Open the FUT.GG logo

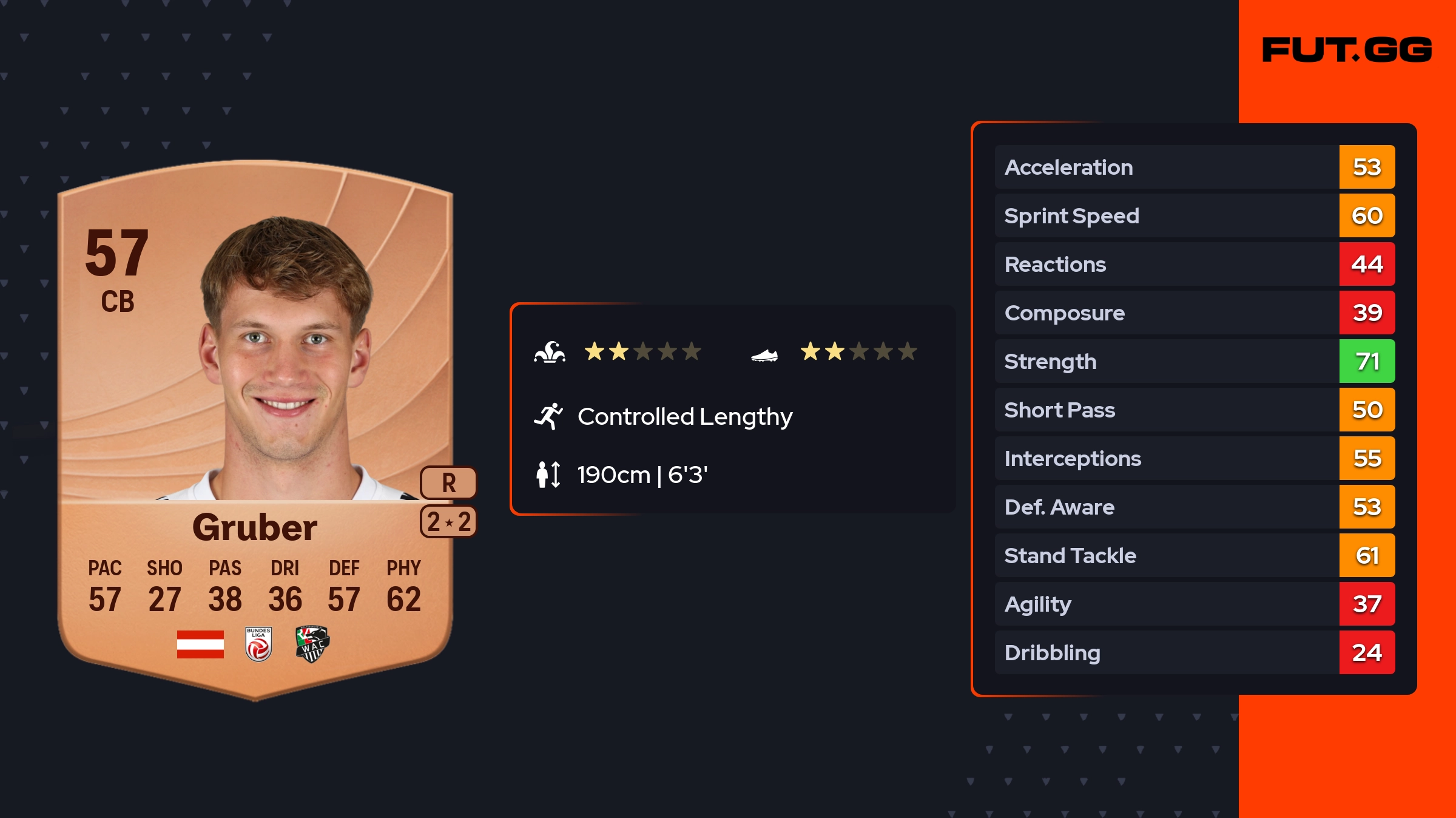pos(1347,50)
